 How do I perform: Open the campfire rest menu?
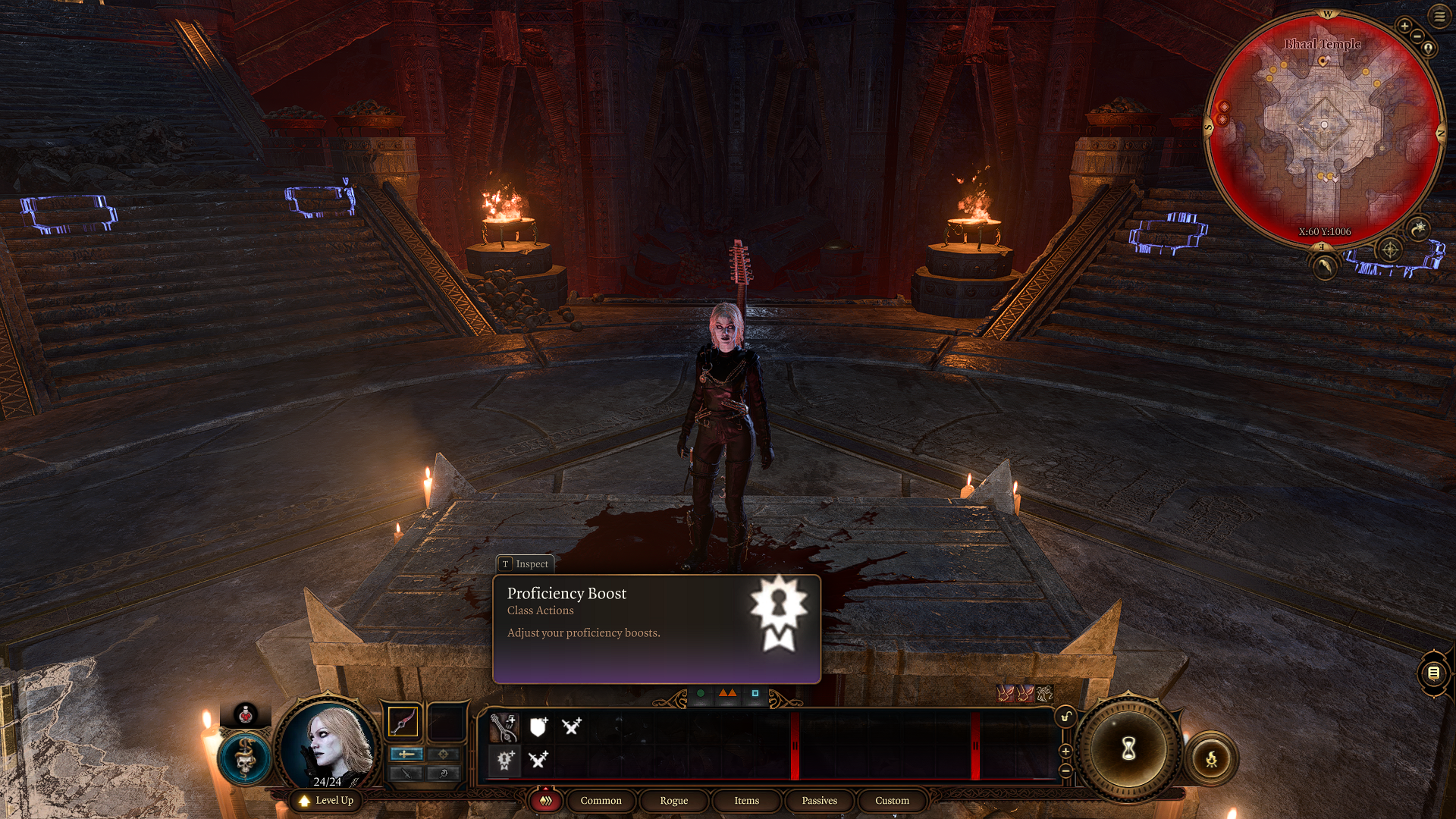[1211, 758]
